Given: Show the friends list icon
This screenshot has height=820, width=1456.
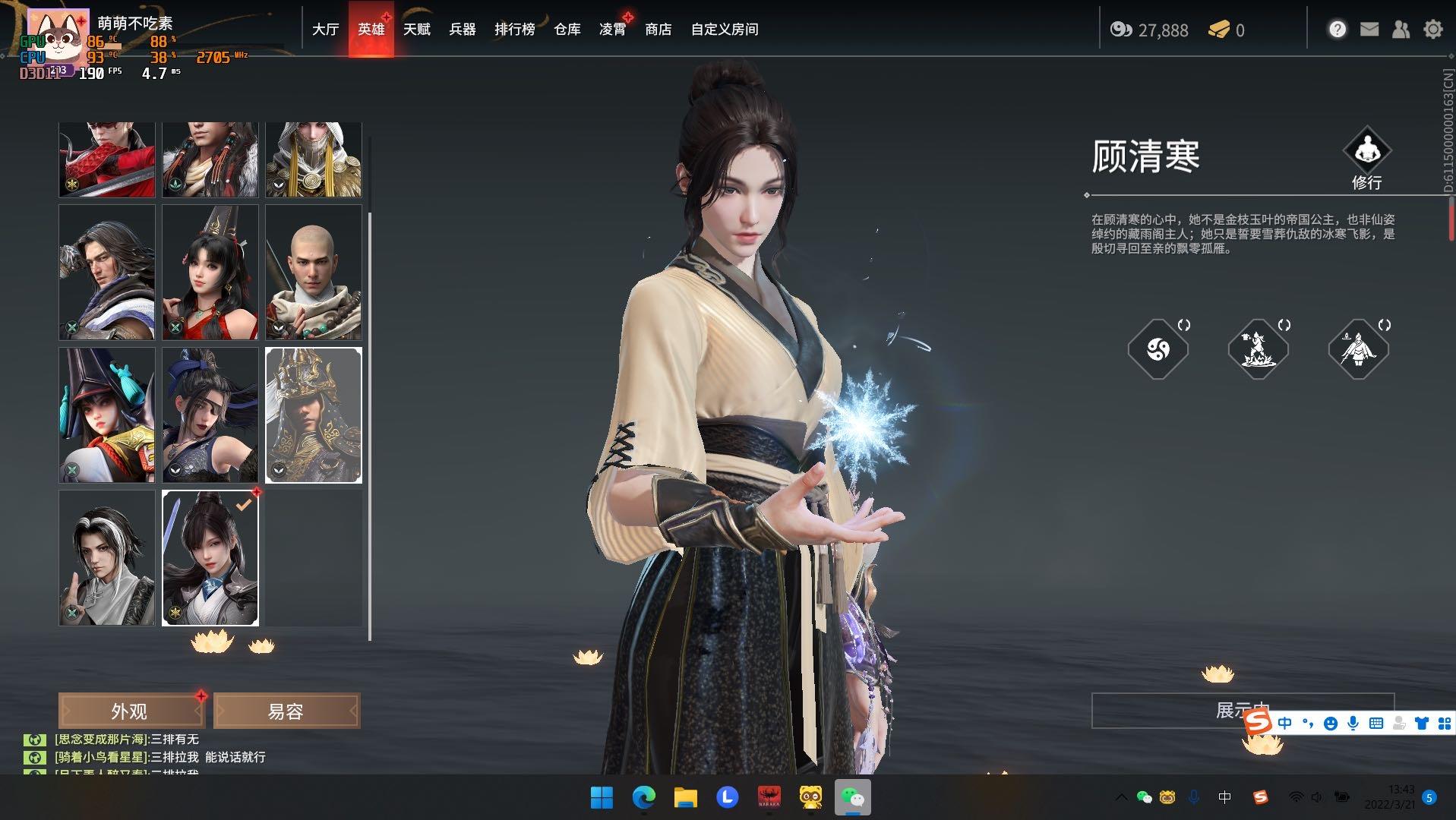Looking at the screenshot, I should click(1401, 30).
